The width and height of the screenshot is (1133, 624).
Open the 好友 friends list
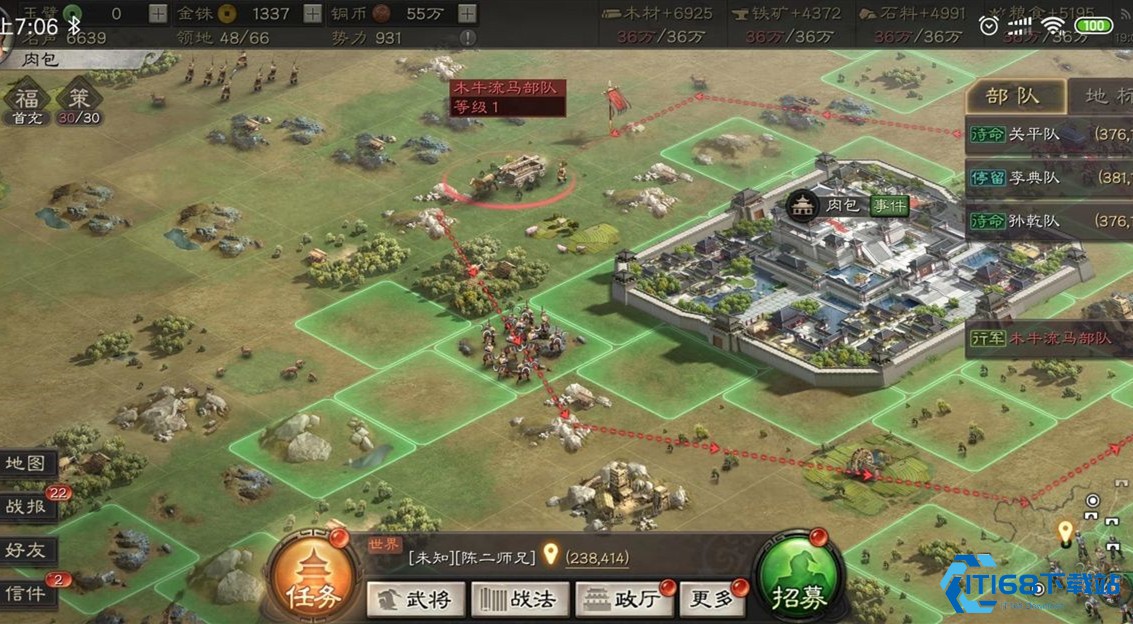point(27,550)
